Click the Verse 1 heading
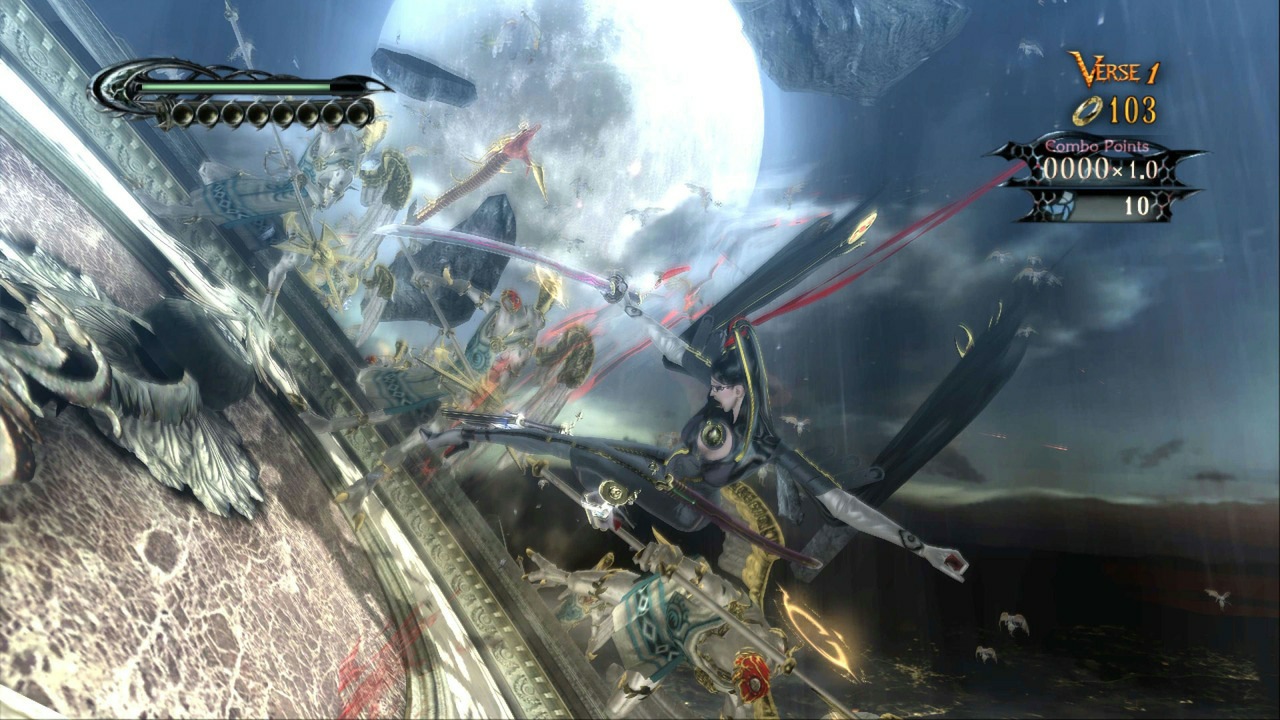1280x720 pixels. coord(1113,69)
